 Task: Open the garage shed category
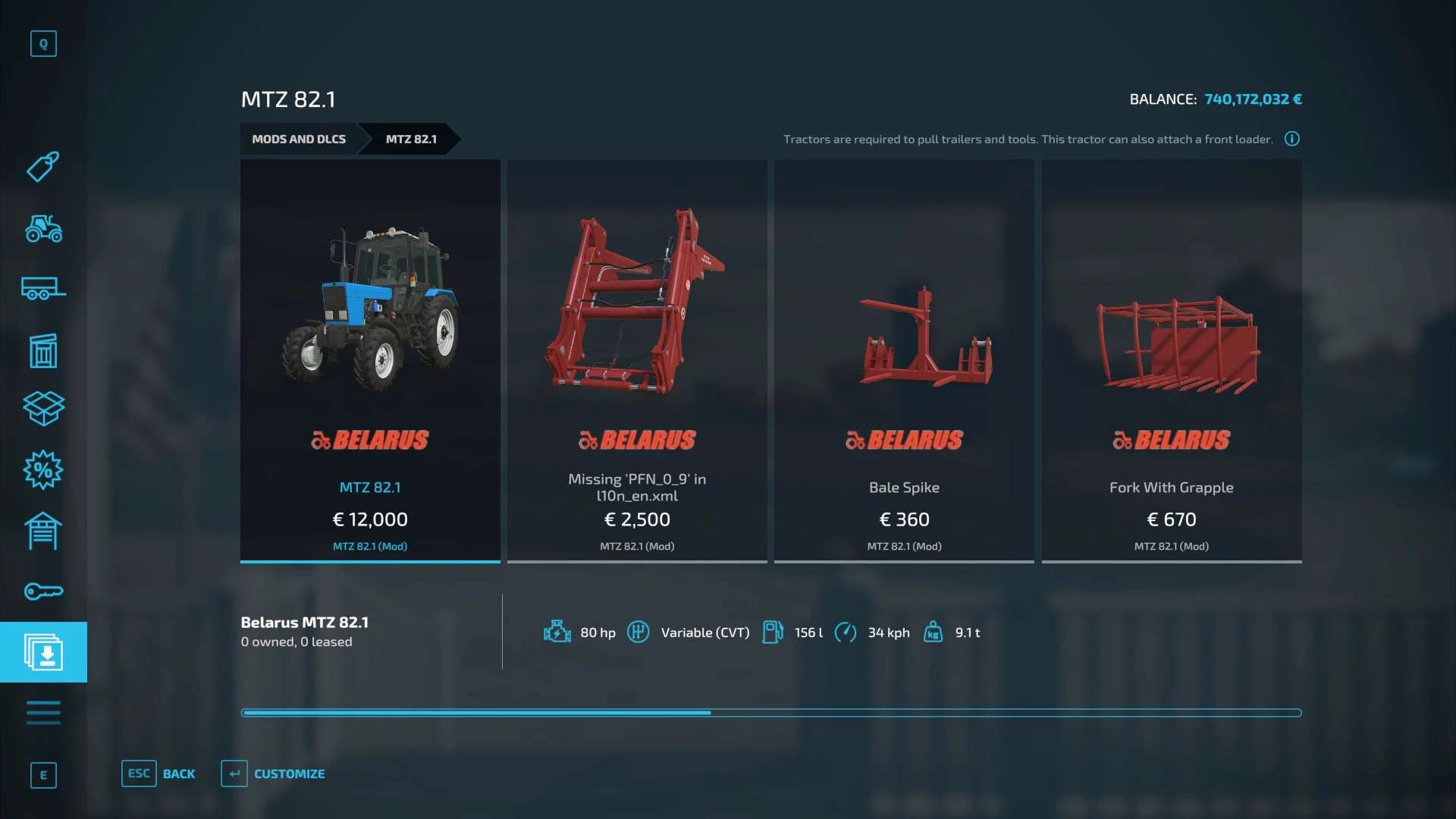pyautogui.click(x=43, y=531)
